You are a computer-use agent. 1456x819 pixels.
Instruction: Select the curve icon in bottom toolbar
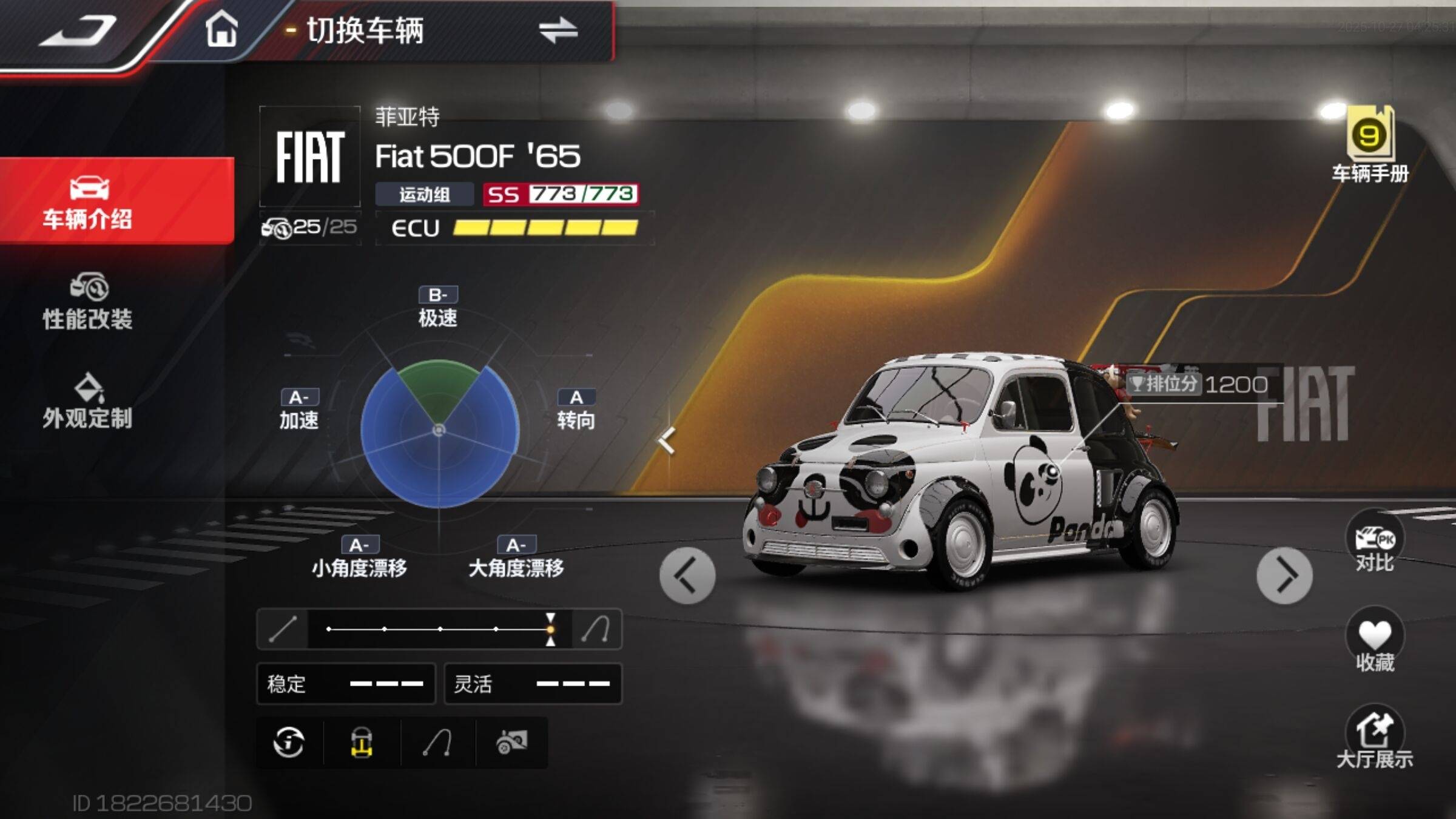437,743
